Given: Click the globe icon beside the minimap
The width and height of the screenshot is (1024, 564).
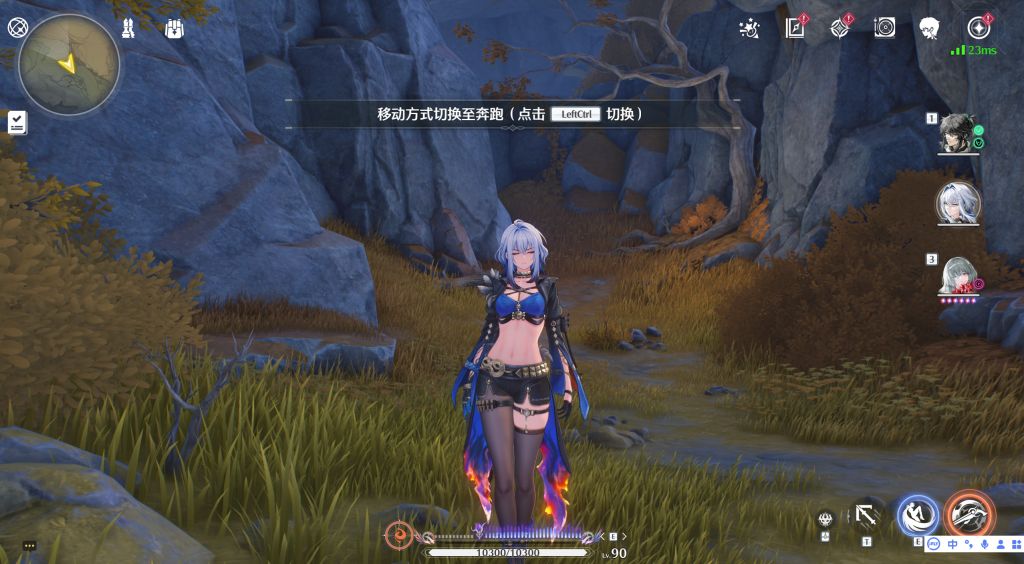Looking at the screenshot, I should click(x=16, y=28).
